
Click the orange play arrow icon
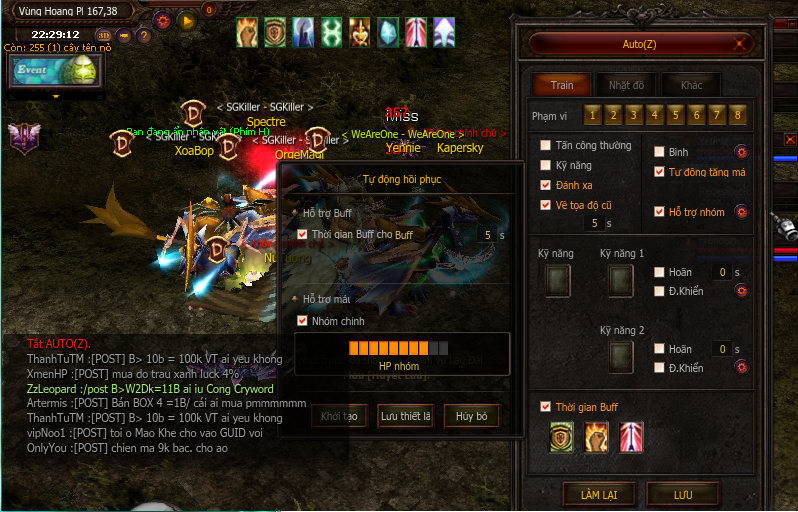186,20
